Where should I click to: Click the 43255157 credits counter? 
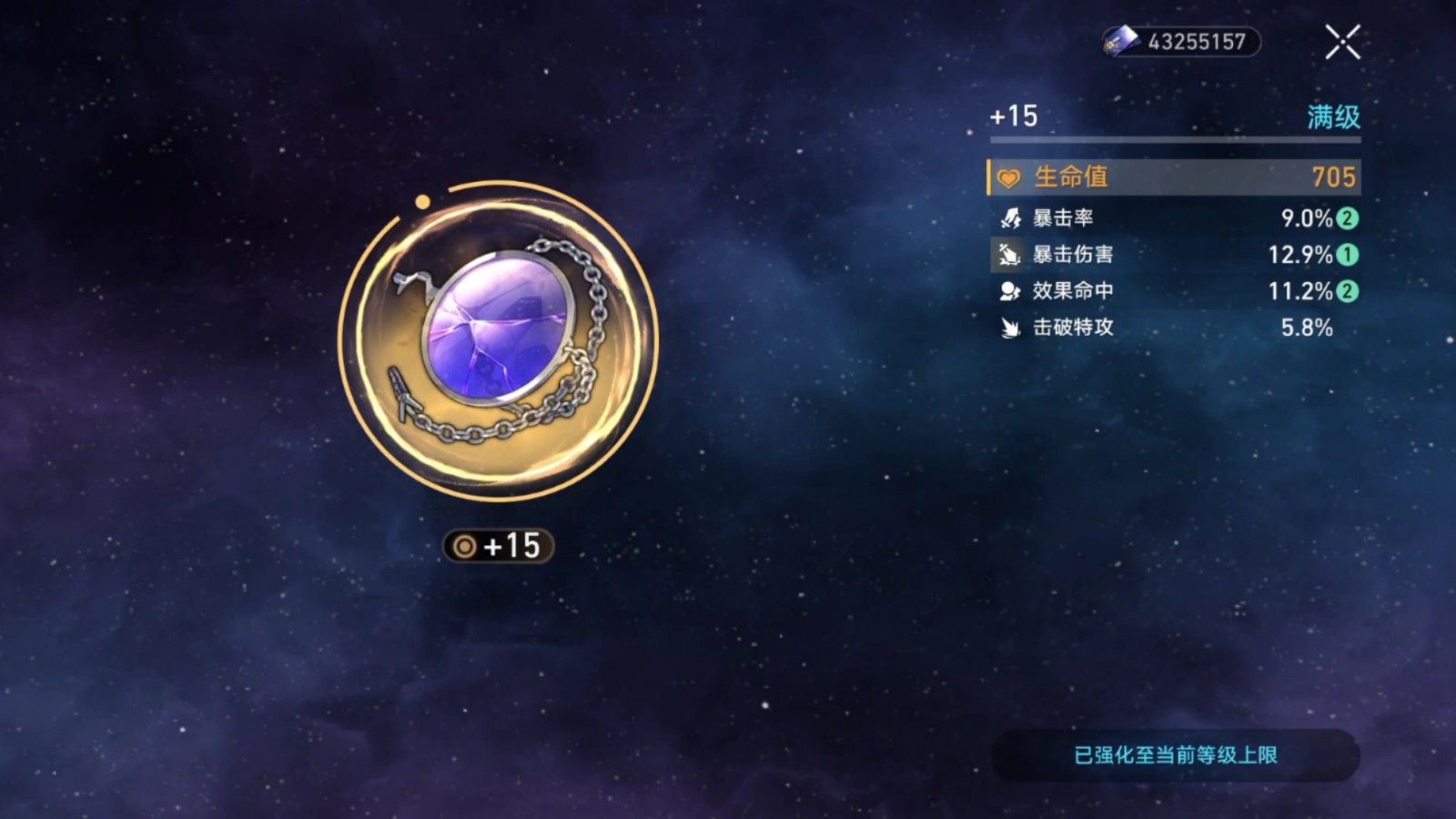click(x=1197, y=39)
